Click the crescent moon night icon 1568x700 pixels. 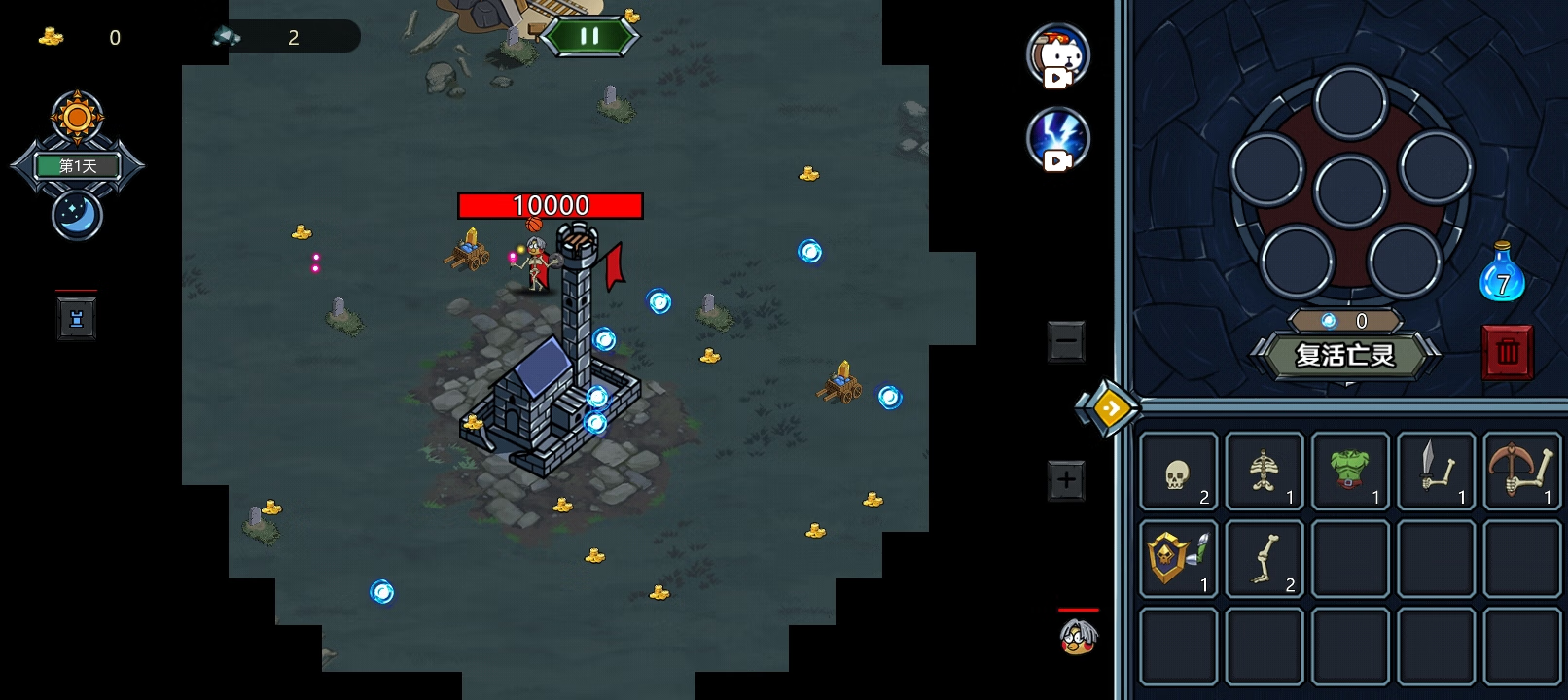pyautogui.click(x=77, y=214)
